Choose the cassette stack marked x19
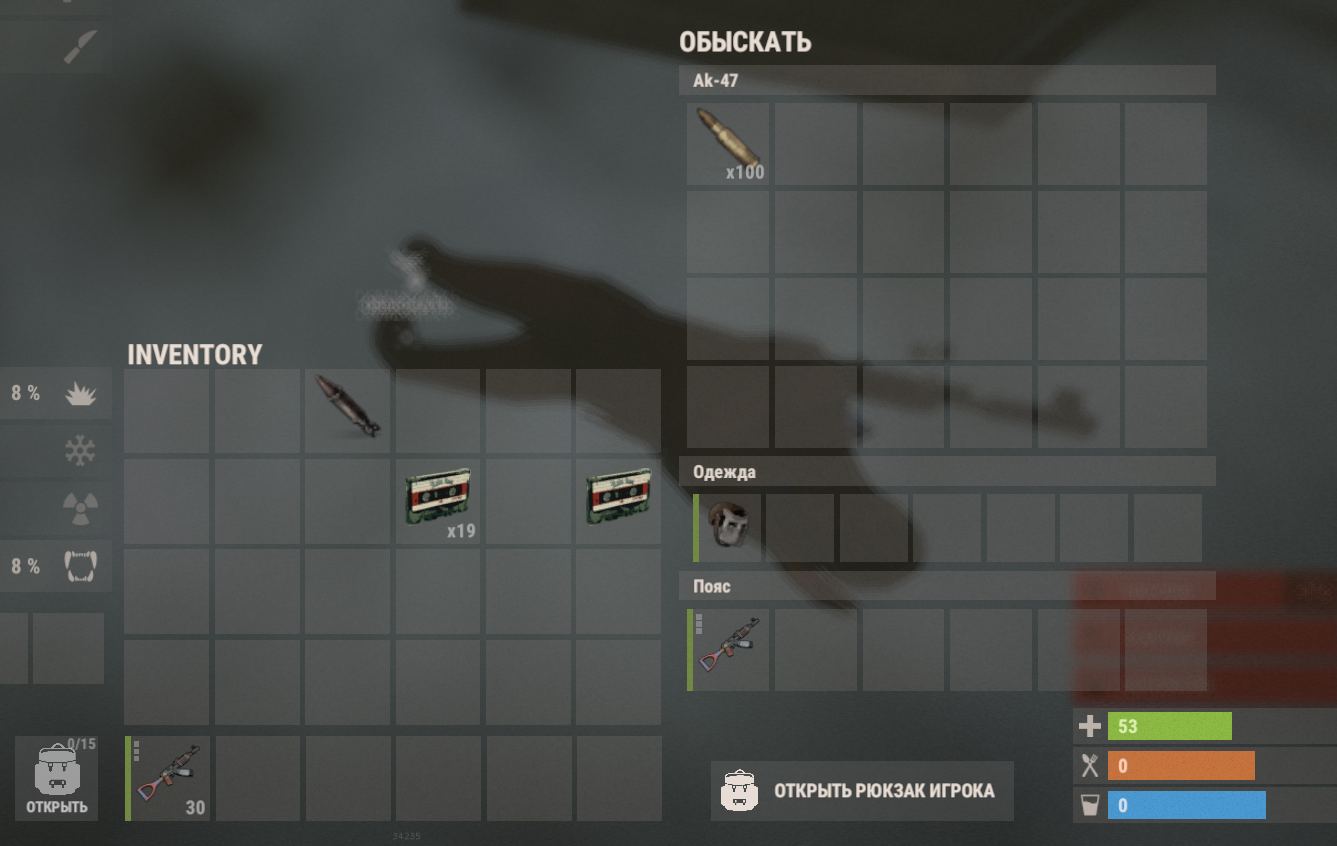Screen dimensions: 1337x846 pyautogui.click(x=438, y=500)
